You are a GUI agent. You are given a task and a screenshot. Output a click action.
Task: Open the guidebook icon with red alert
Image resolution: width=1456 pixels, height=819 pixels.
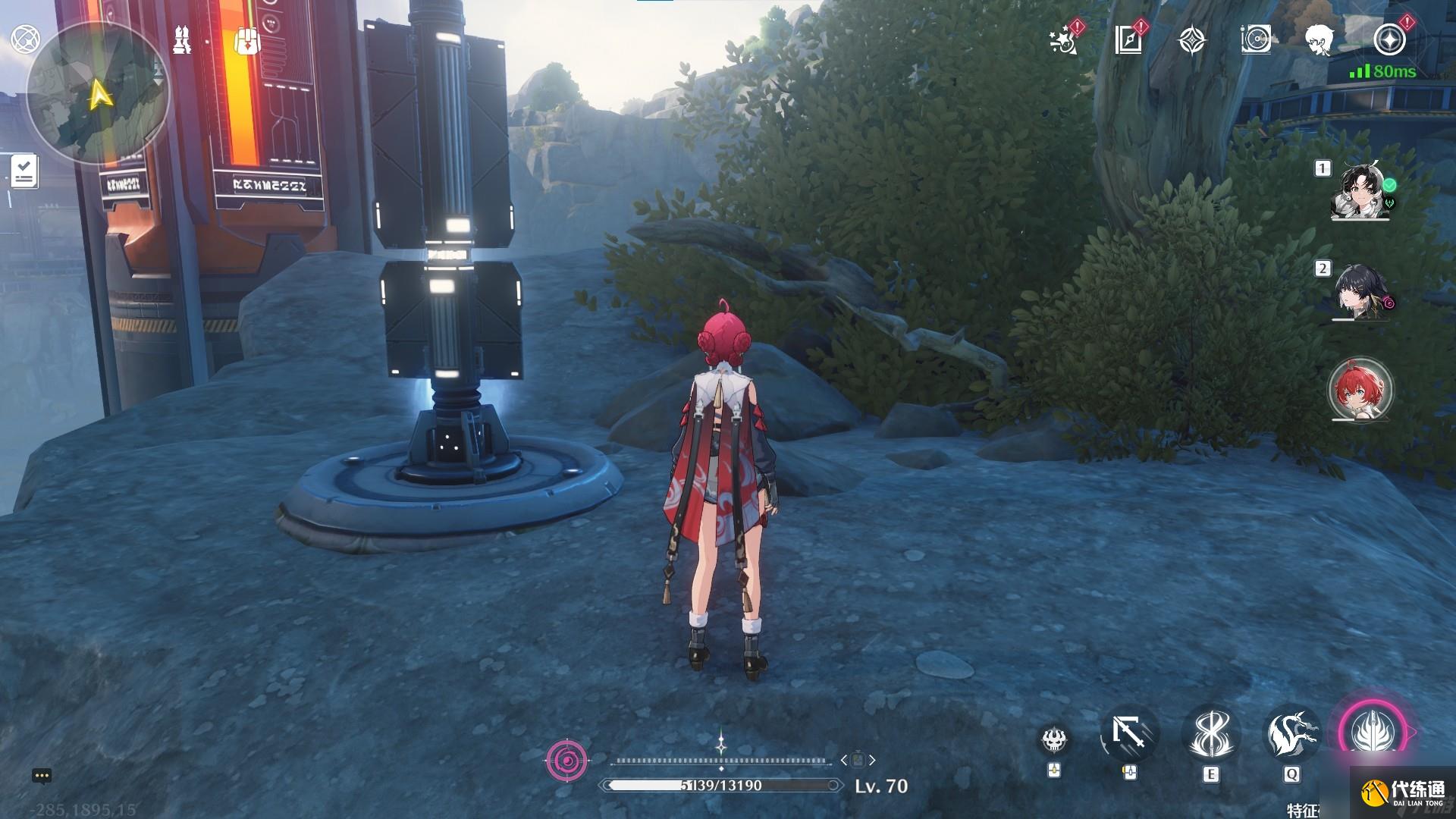click(1129, 39)
